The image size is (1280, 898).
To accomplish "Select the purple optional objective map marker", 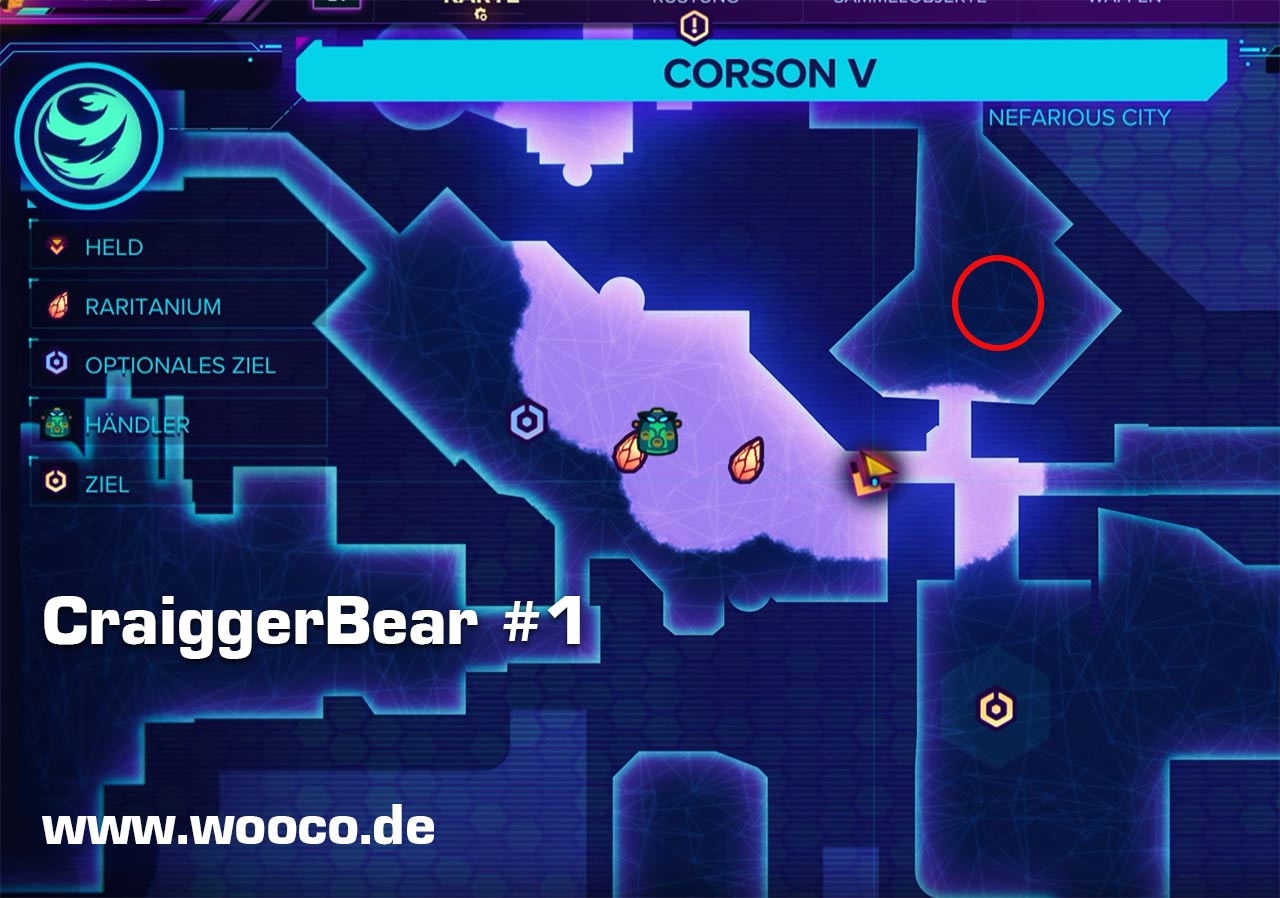I will [x=527, y=421].
